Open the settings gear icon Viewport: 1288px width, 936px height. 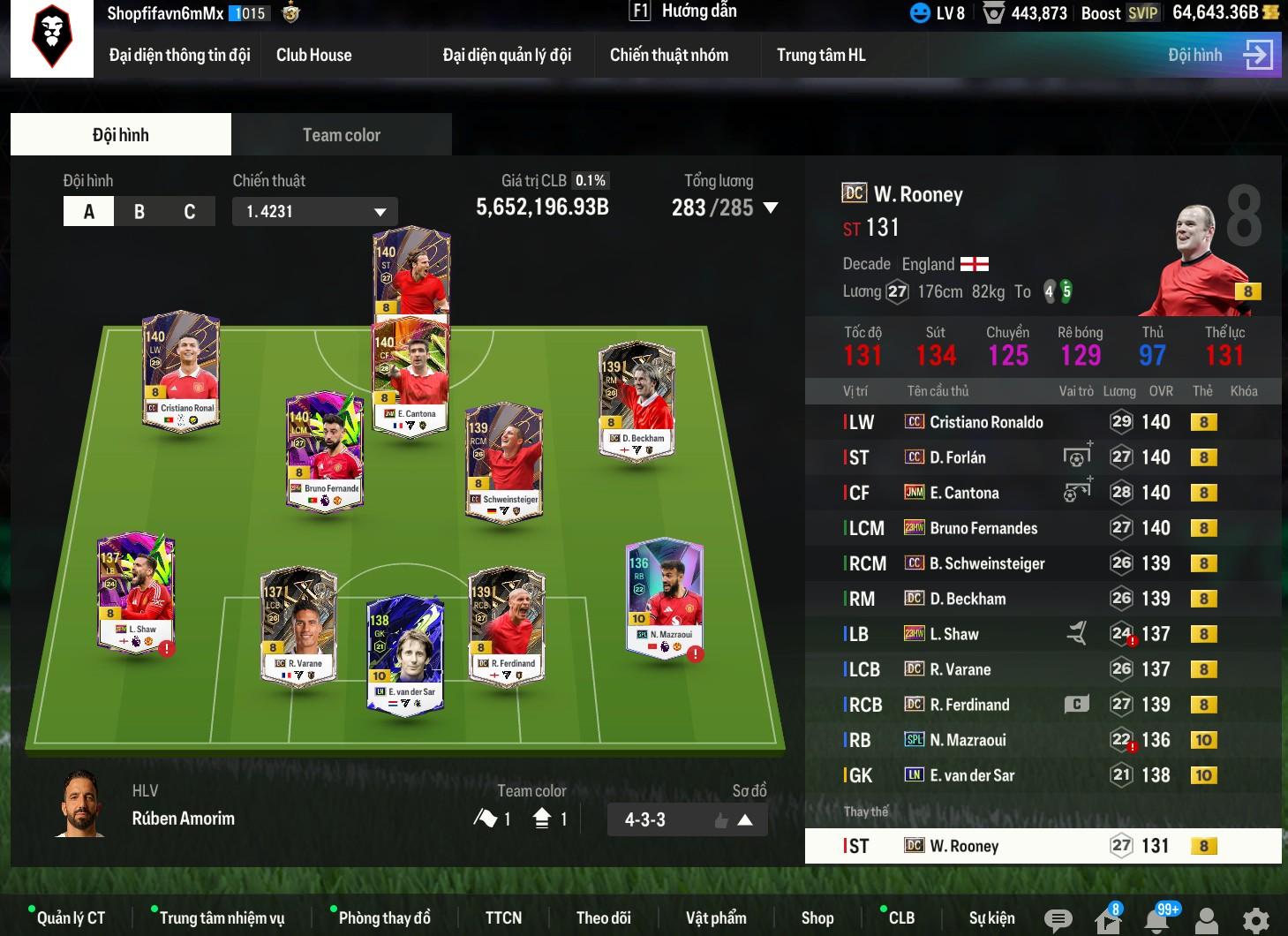click(x=1255, y=920)
